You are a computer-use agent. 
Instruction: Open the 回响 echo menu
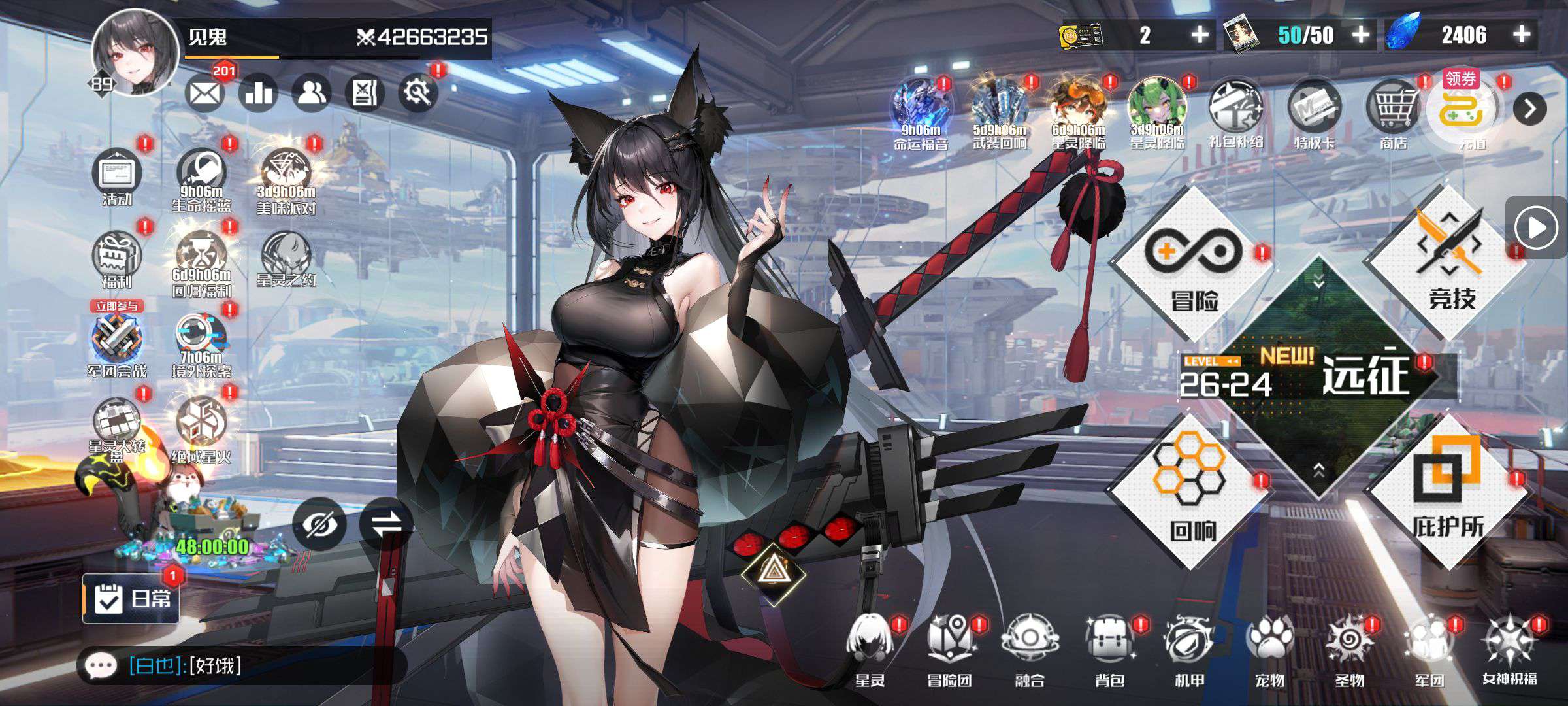[x=1191, y=490]
